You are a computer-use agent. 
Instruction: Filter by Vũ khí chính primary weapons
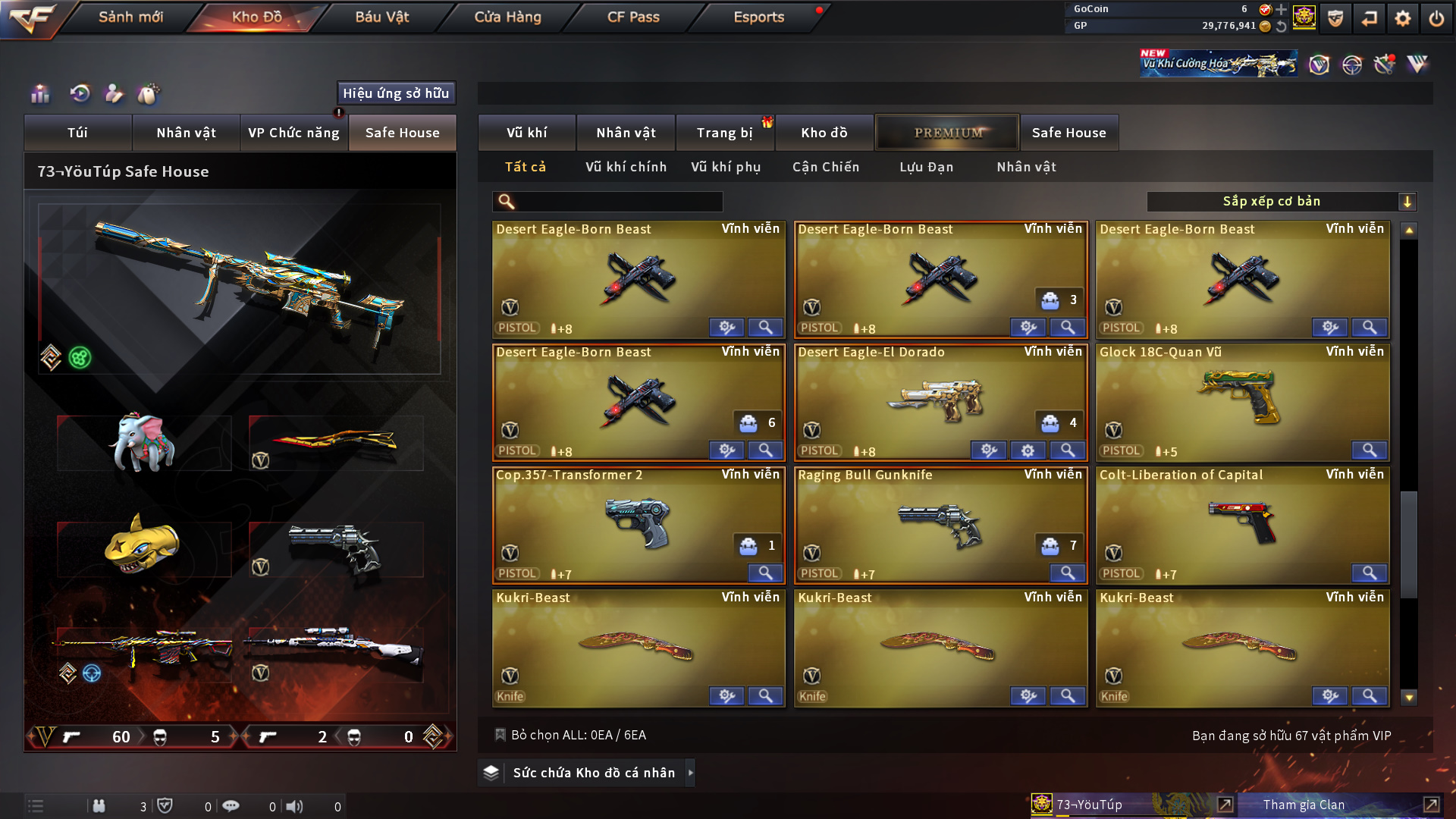point(626,167)
